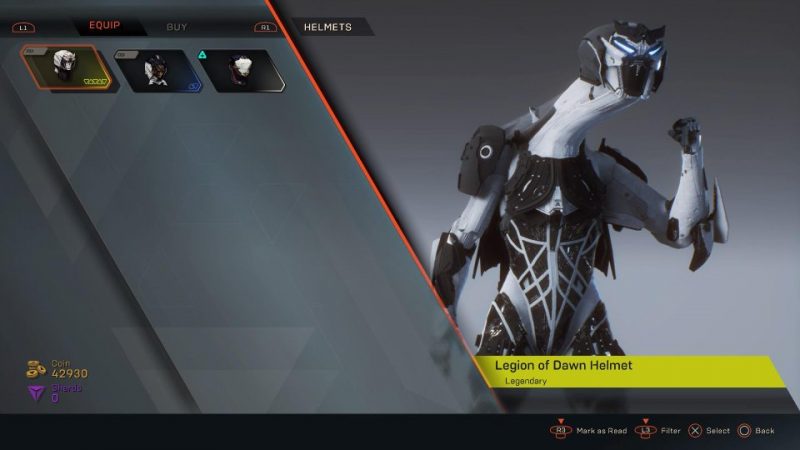The height and width of the screenshot is (450, 800).
Task: Open the Buy tab
Action: click(177, 26)
